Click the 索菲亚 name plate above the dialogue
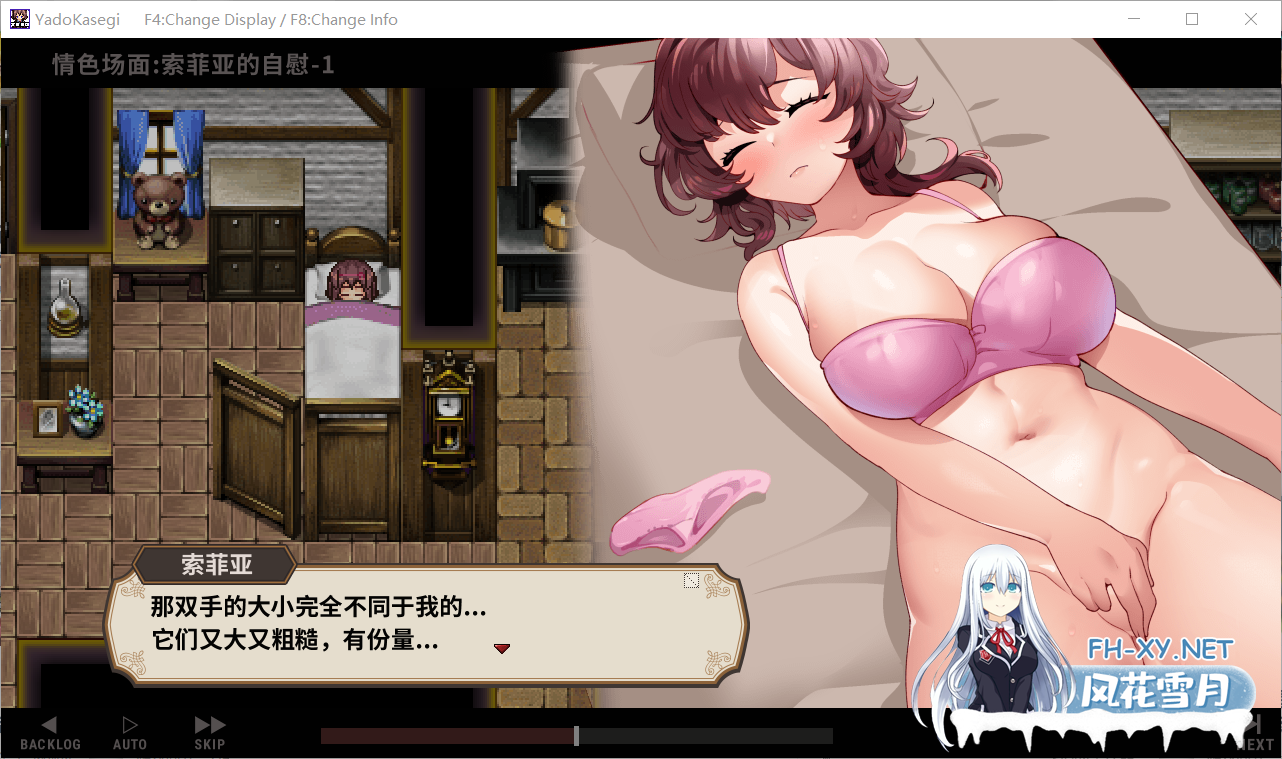 [x=218, y=565]
